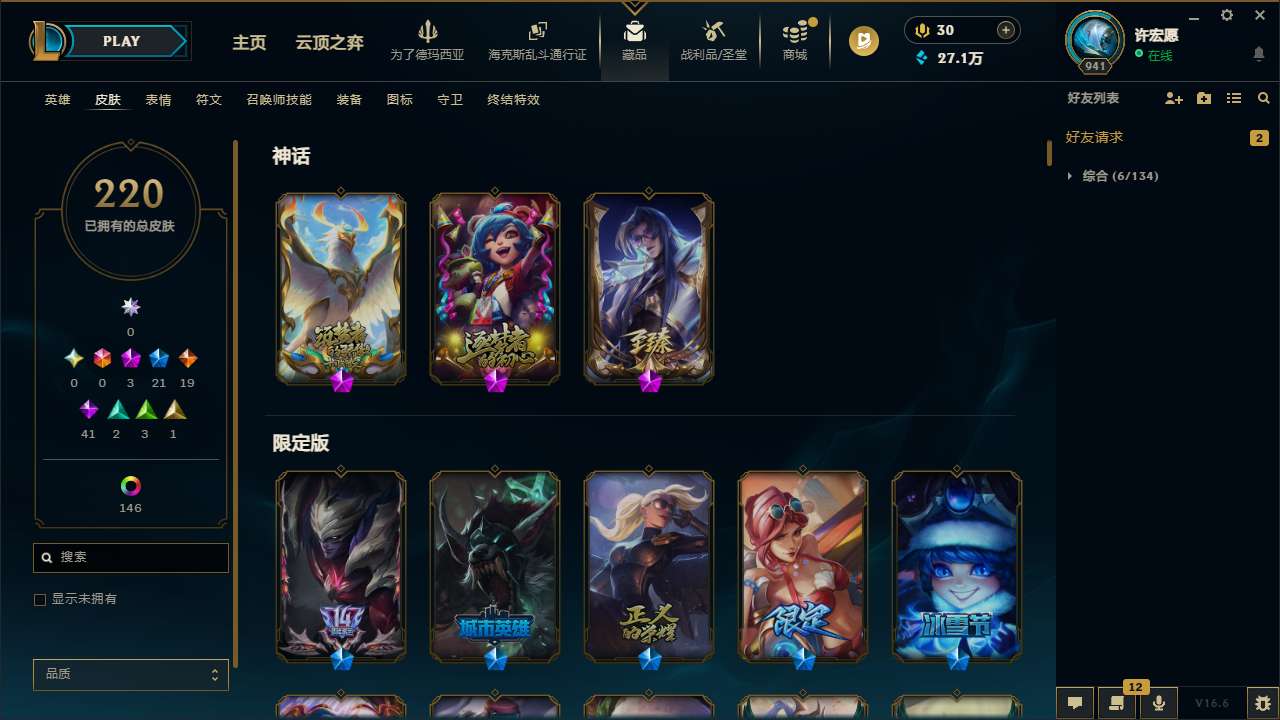Viewport: 1280px width, 720px height.
Task: Click the chroma color wheel showing 146
Action: click(x=130, y=488)
